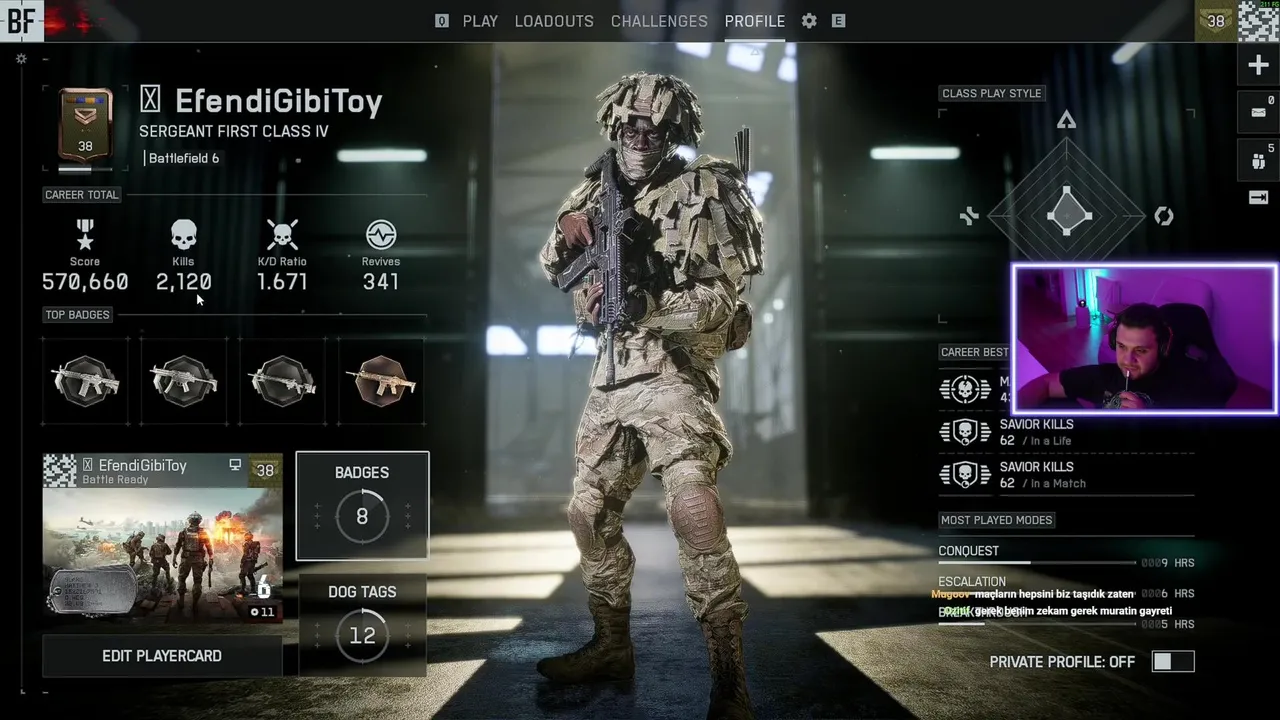Image resolution: width=1280 pixels, height=720 pixels.
Task: Switch to the Loadouts tab
Action: [x=554, y=21]
